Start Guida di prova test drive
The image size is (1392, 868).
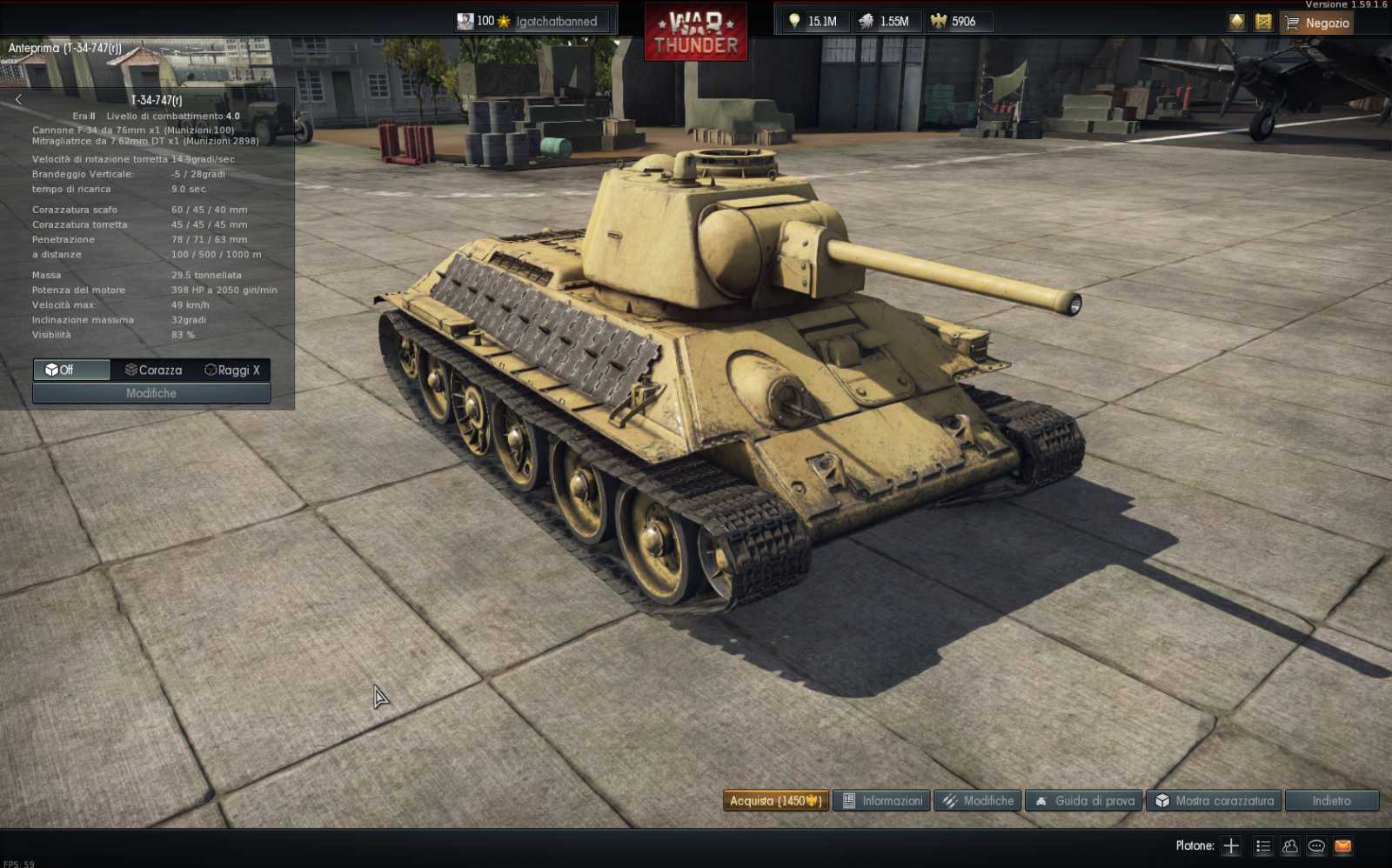pyautogui.click(x=1082, y=800)
